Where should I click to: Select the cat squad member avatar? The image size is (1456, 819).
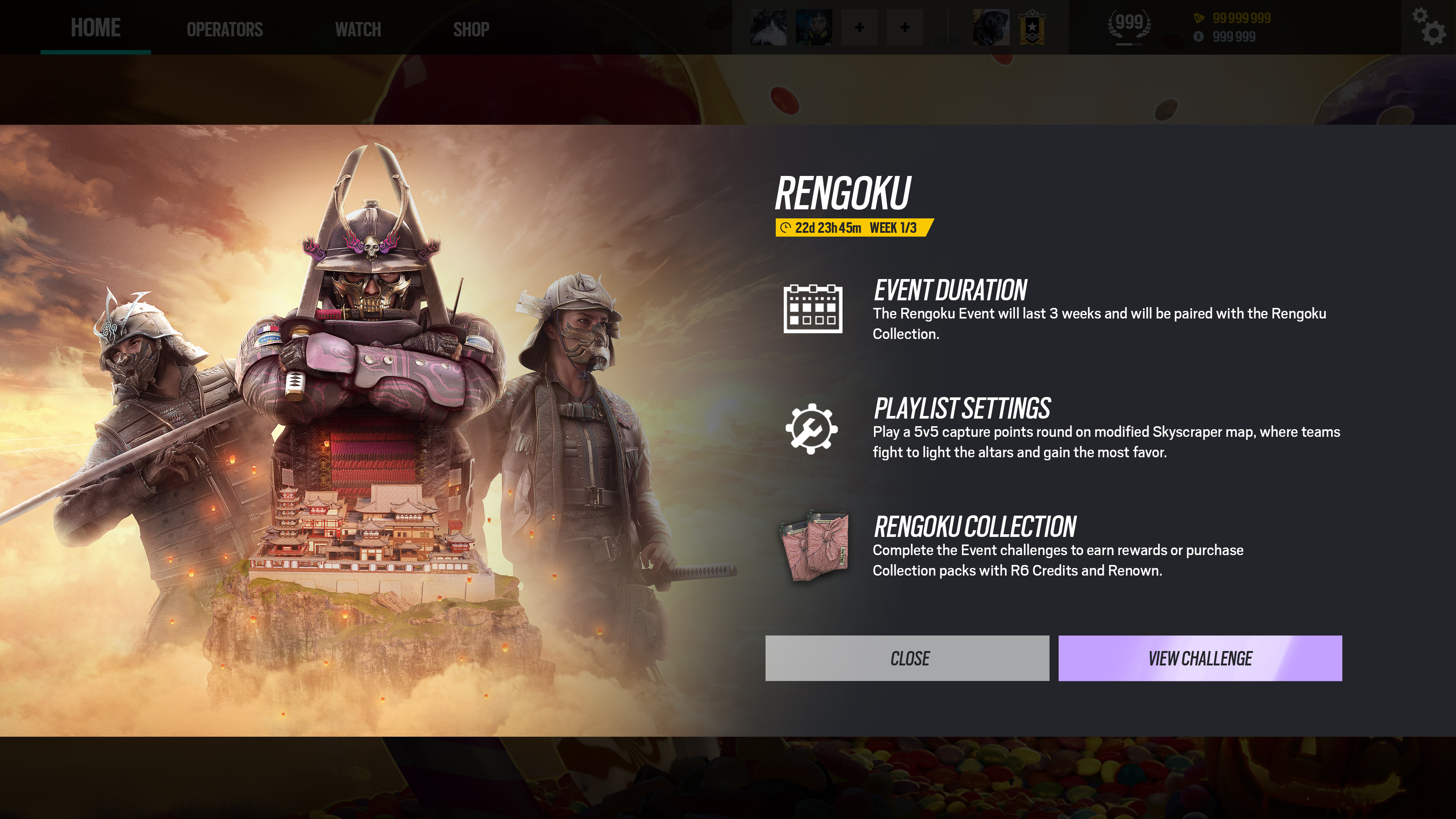(x=767, y=27)
